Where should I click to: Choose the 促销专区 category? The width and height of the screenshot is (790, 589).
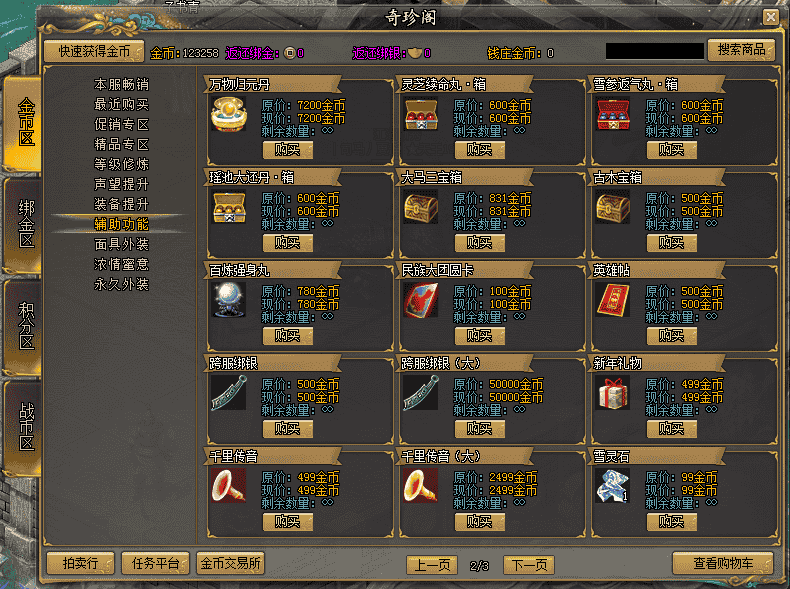pos(122,125)
